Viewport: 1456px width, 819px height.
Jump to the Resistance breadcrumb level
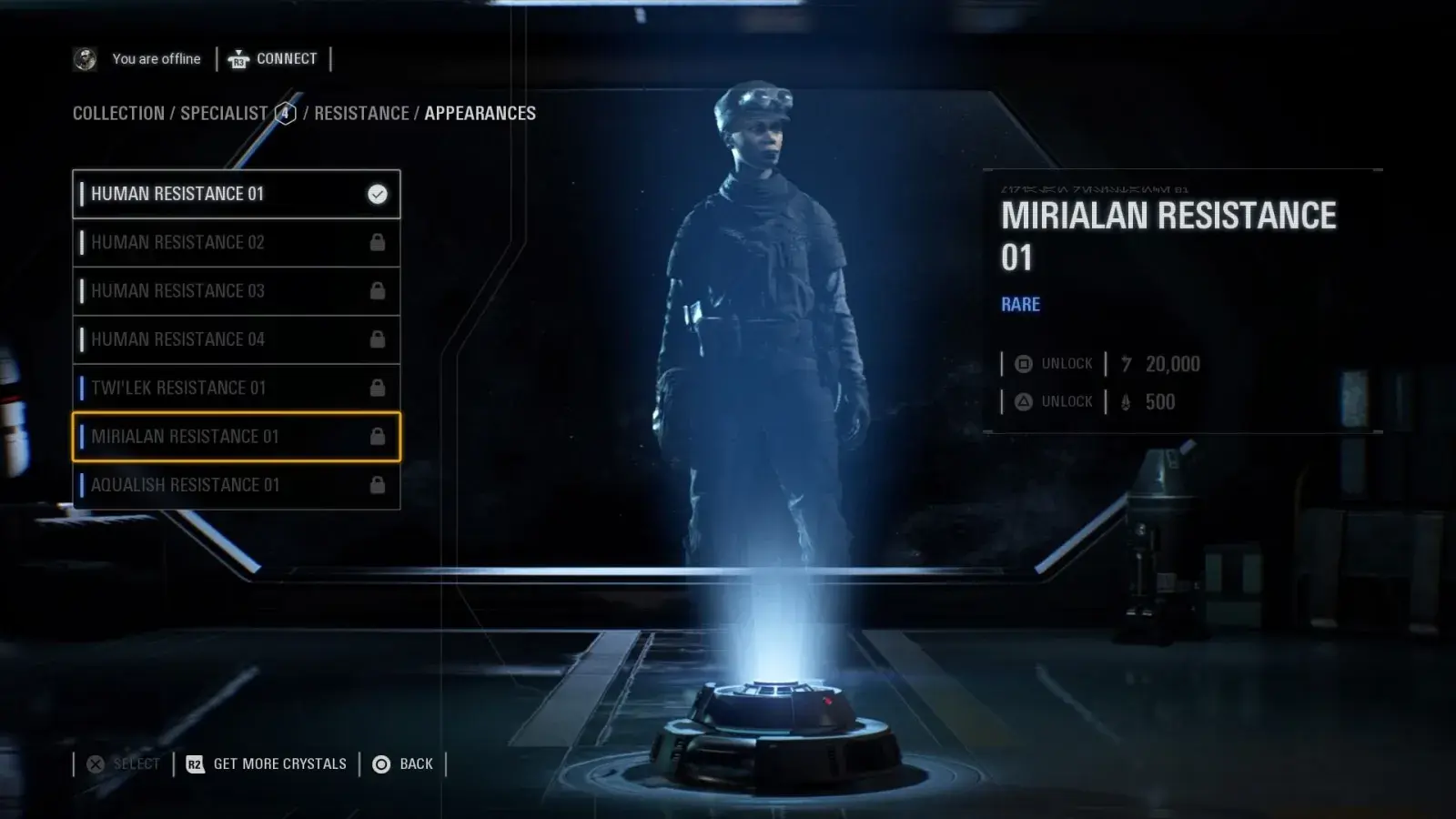click(361, 114)
